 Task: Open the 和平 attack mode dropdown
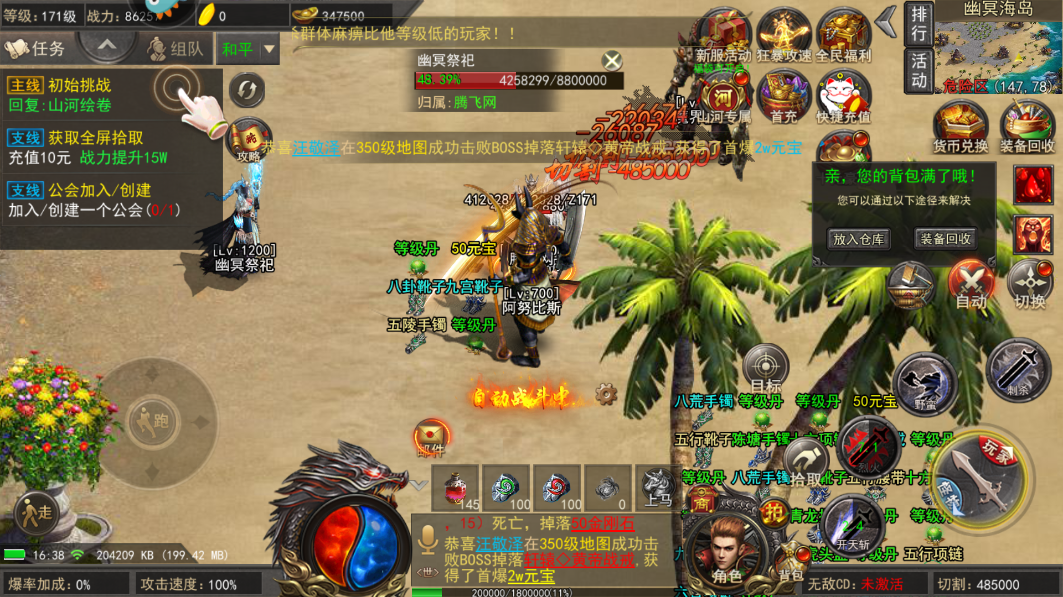(249, 49)
